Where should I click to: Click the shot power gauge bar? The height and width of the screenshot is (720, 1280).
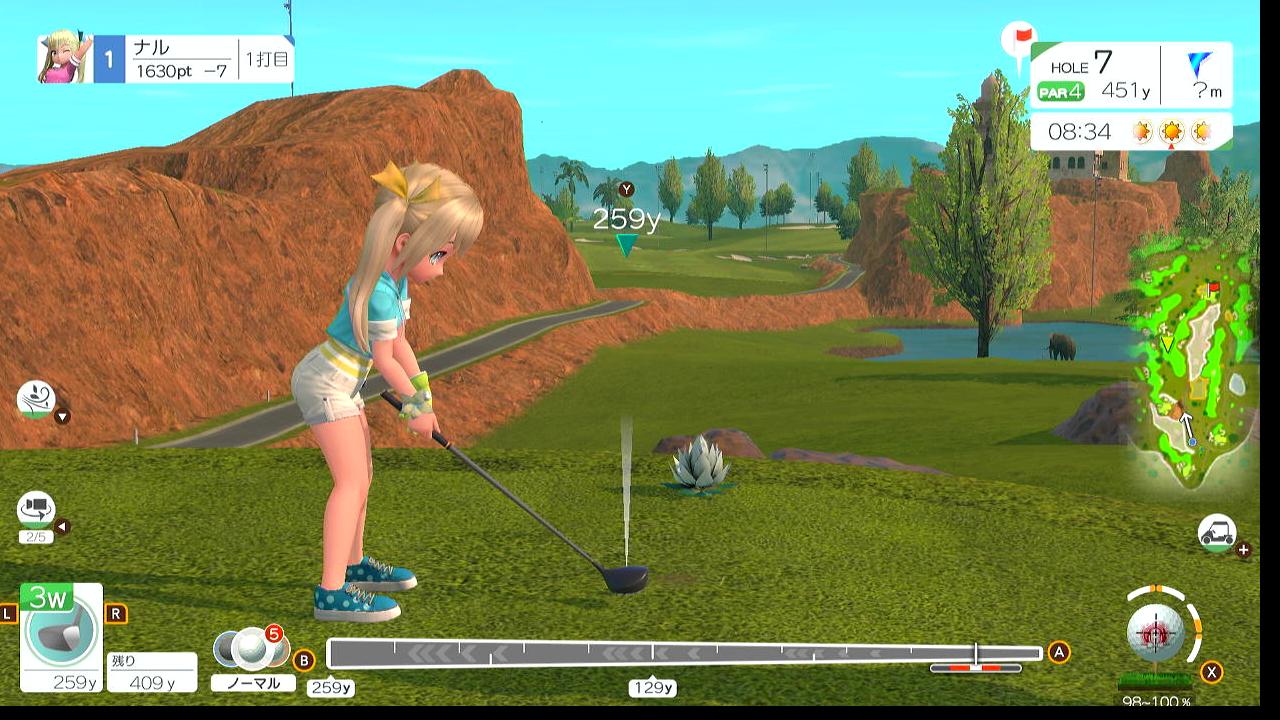coord(685,653)
